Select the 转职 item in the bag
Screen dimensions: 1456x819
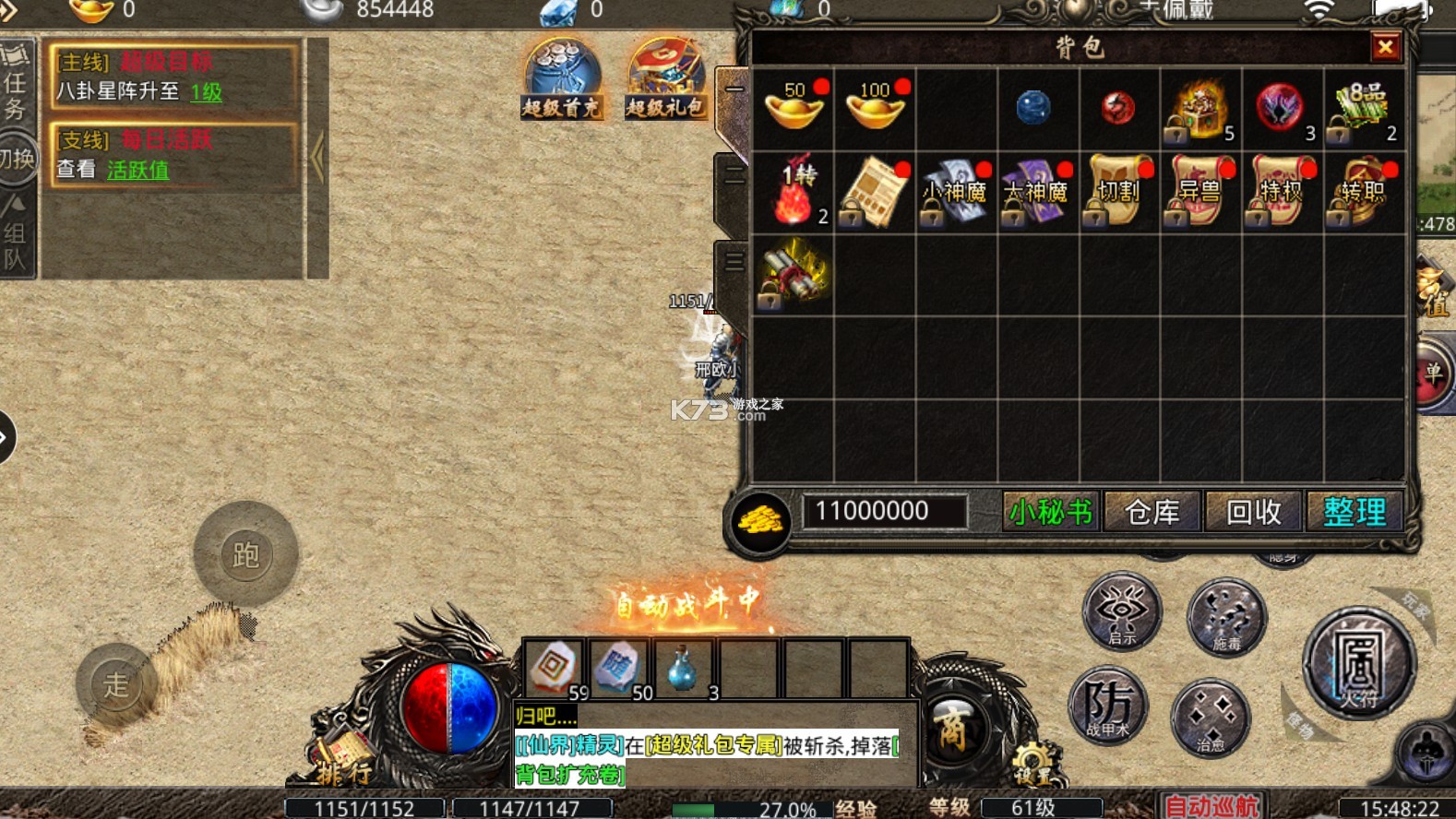[1363, 192]
